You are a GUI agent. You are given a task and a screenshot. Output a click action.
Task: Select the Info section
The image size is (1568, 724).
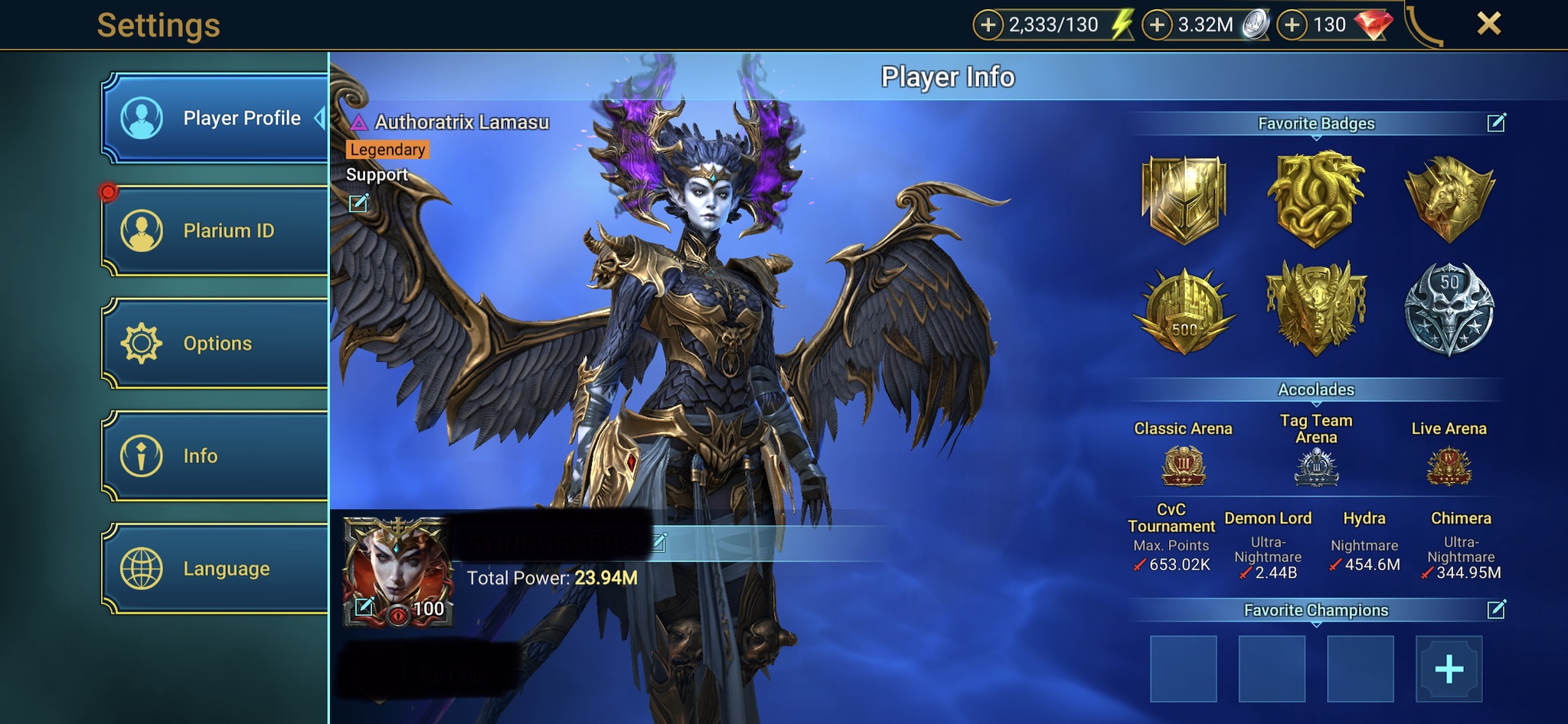215,456
